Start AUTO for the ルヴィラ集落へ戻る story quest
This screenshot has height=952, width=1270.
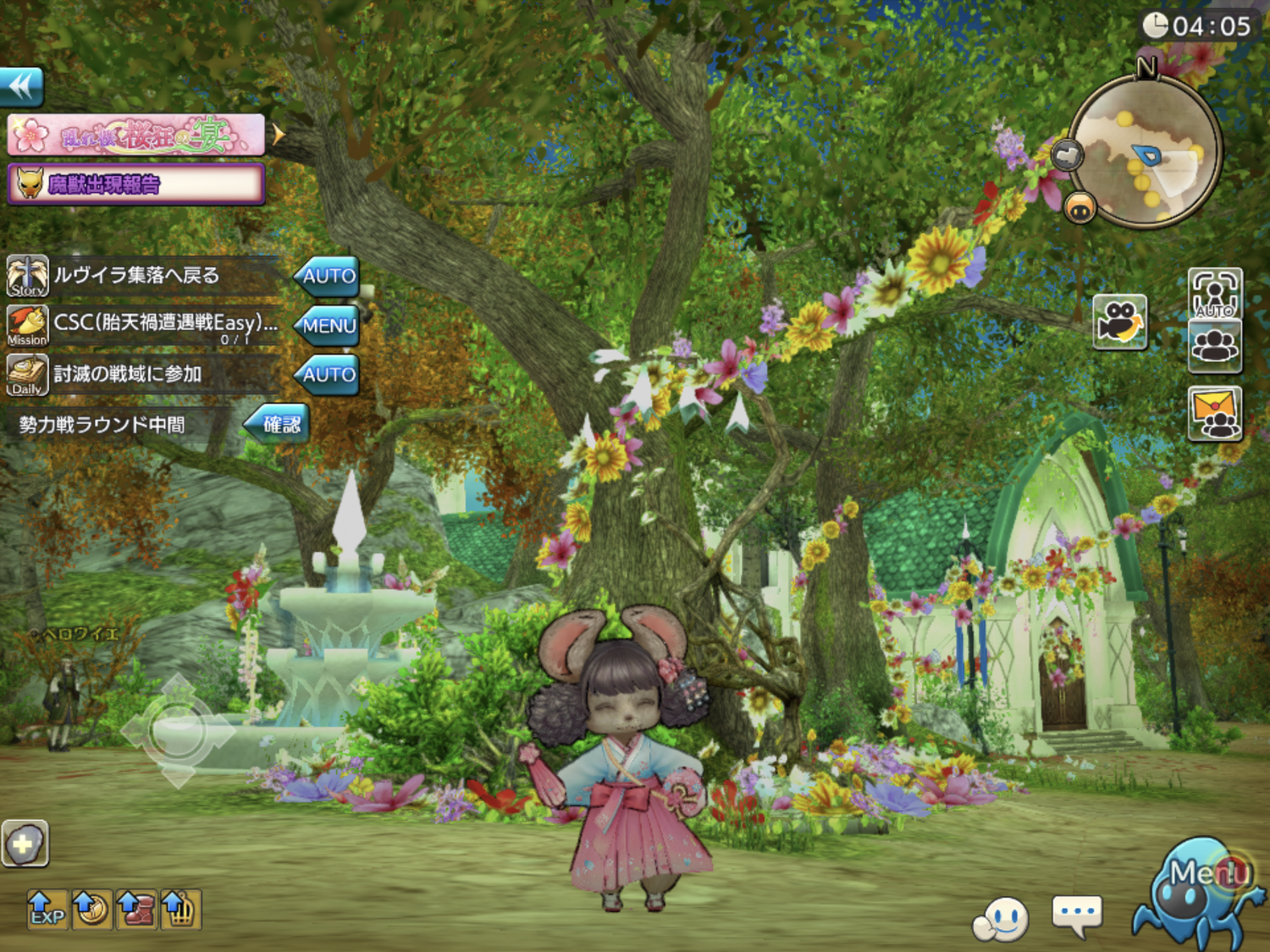(x=328, y=276)
